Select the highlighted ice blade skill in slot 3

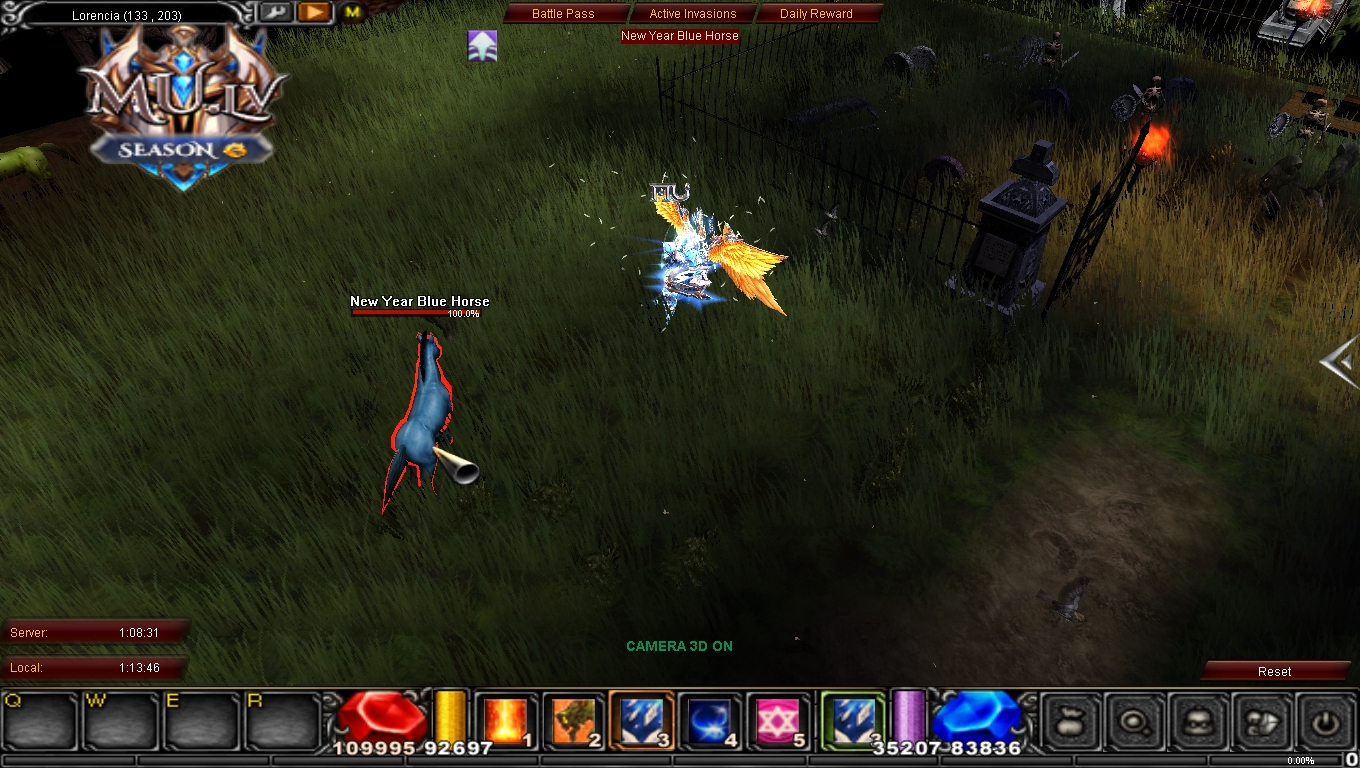[x=637, y=718]
